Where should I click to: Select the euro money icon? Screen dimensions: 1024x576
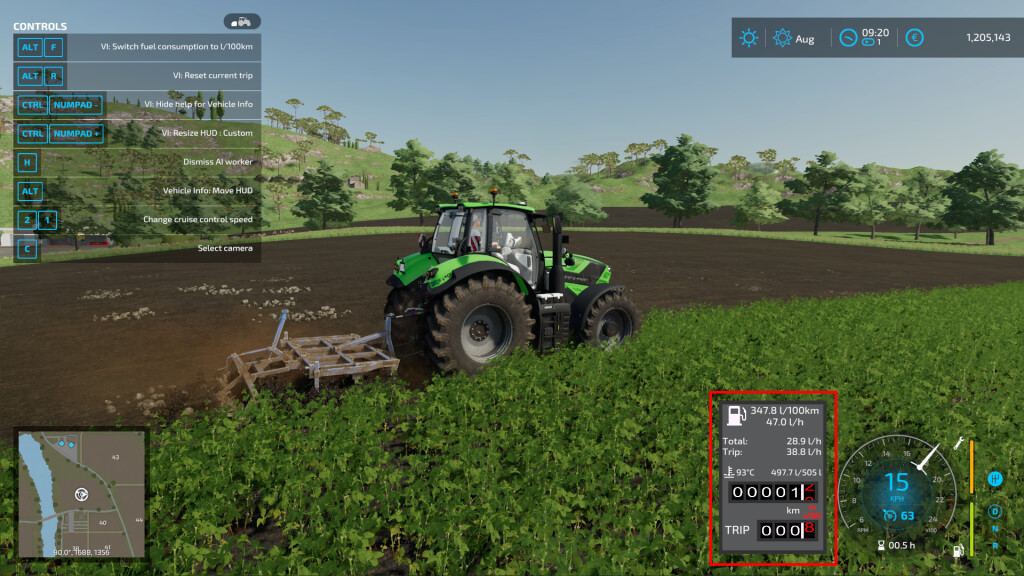pyautogui.click(x=914, y=38)
